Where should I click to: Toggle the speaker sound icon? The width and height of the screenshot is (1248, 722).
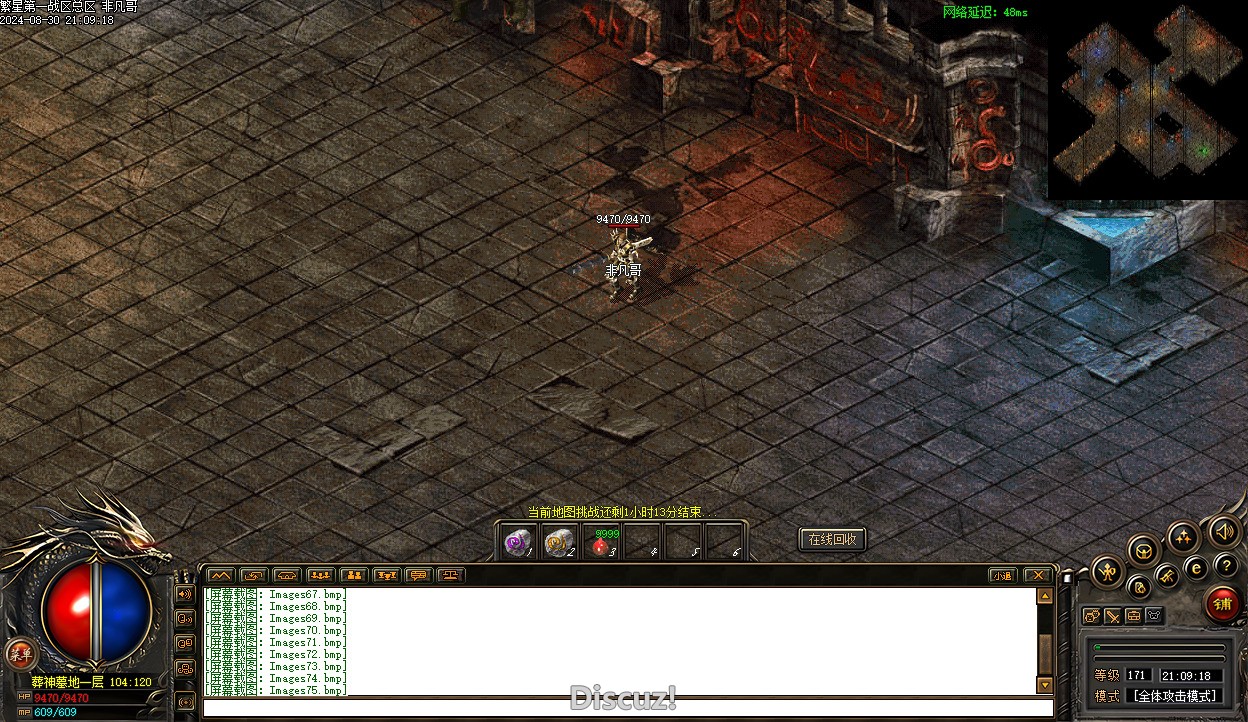(x=1223, y=532)
